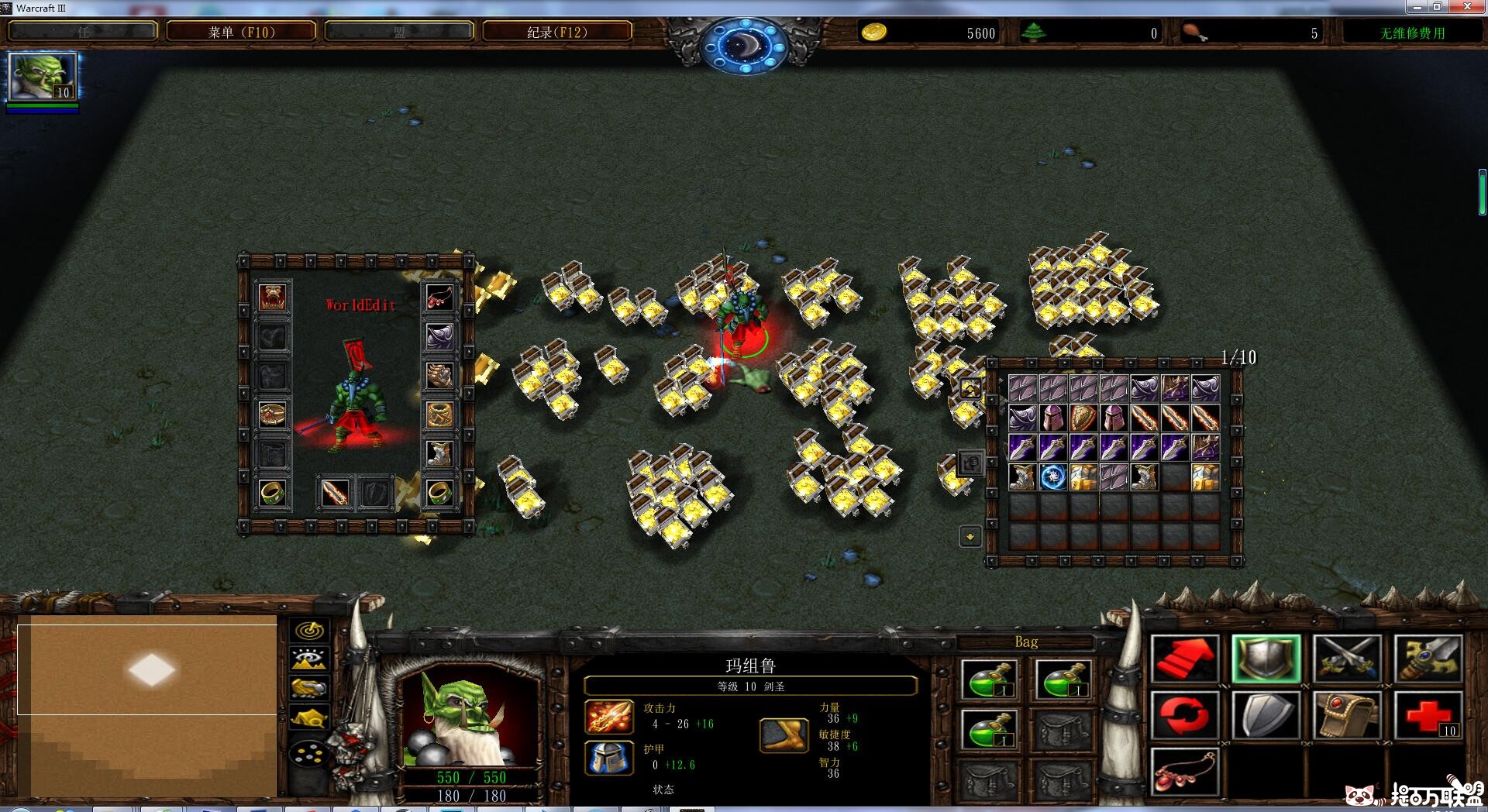This screenshot has width=1488, height=812.
Task: Select the orc hero portrait icon
Action: pos(43,77)
